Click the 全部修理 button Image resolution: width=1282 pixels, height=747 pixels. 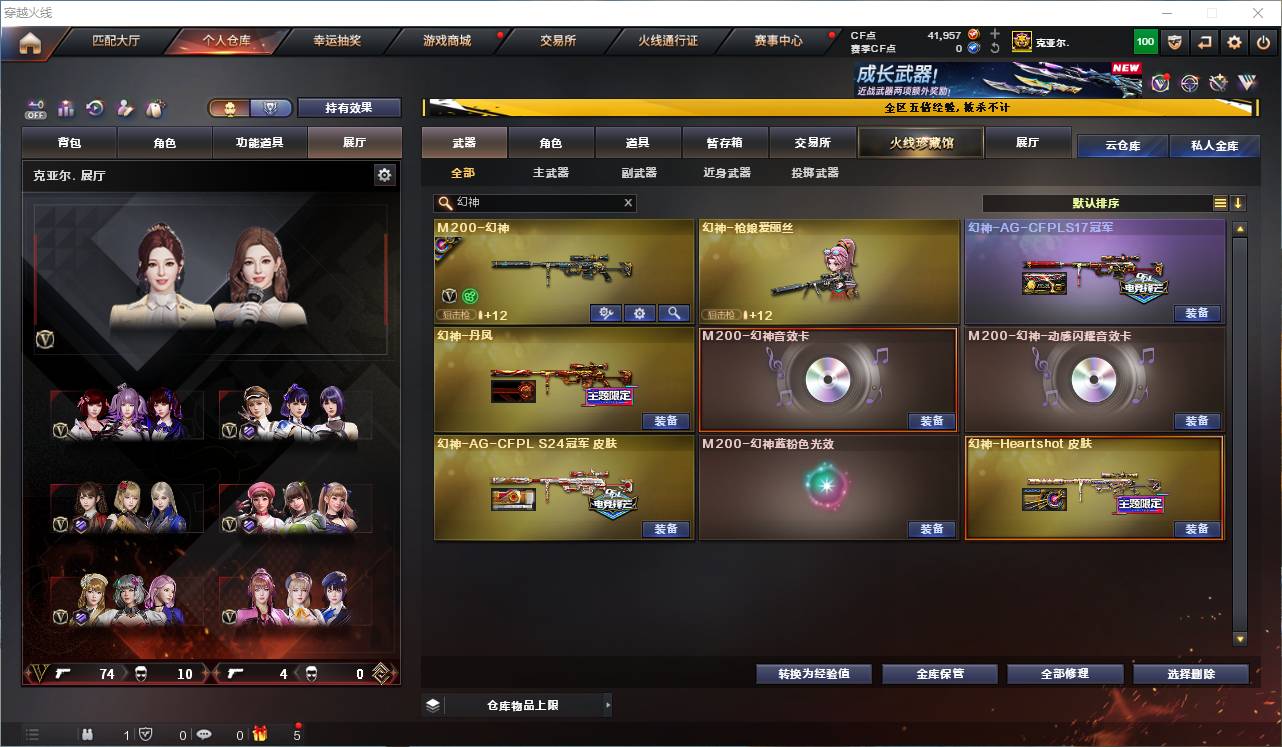click(1066, 673)
